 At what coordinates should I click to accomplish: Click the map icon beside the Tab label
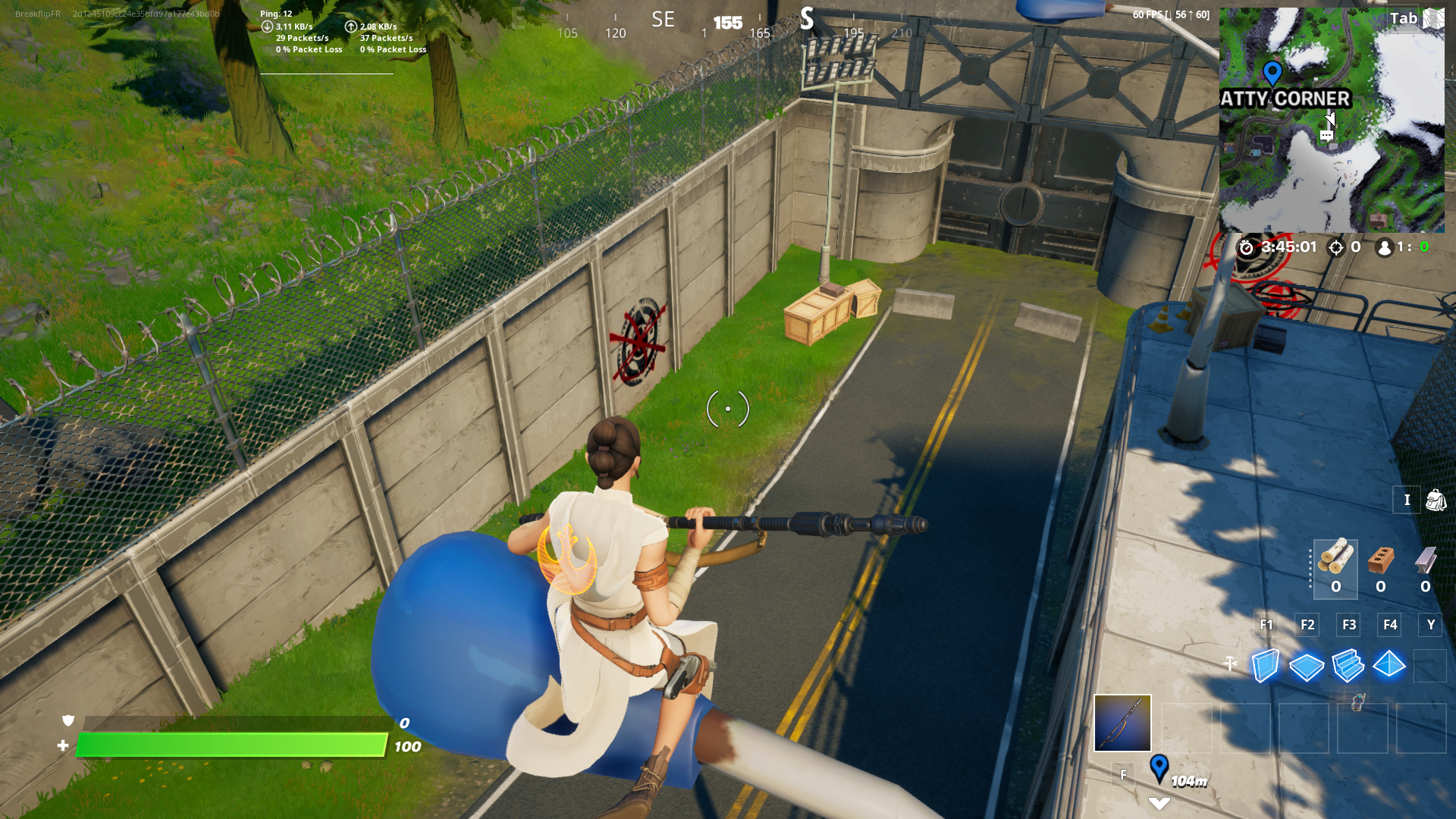pyautogui.click(x=1432, y=18)
